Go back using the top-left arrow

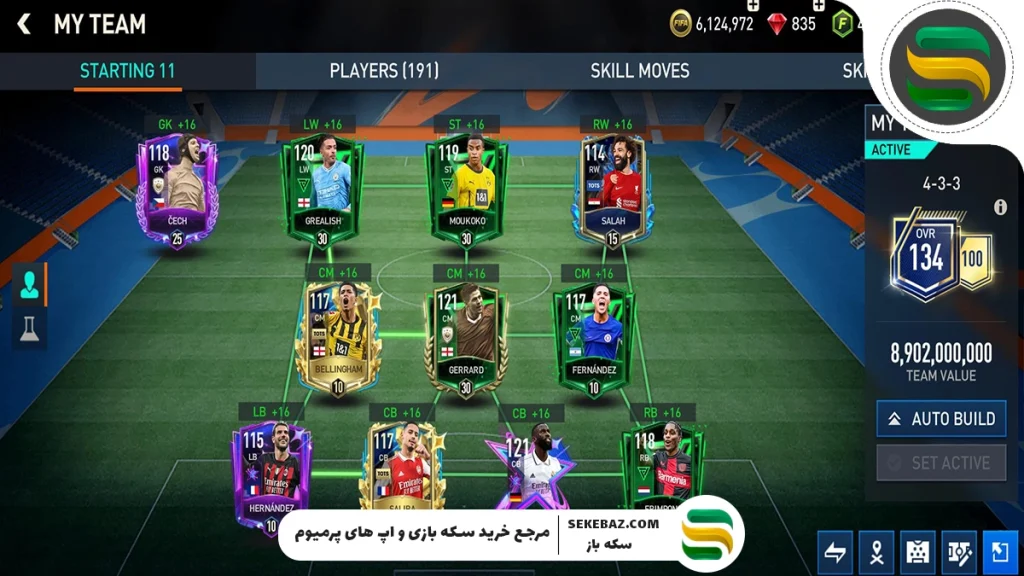pyautogui.click(x=24, y=24)
